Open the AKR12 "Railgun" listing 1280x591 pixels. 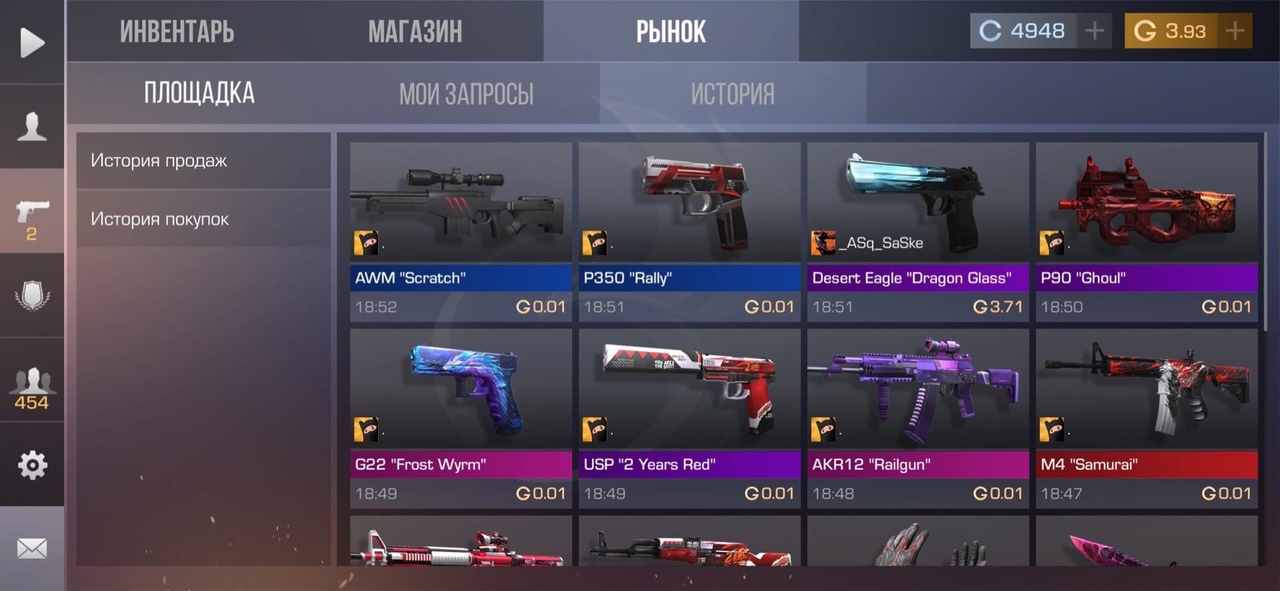click(918, 418)
